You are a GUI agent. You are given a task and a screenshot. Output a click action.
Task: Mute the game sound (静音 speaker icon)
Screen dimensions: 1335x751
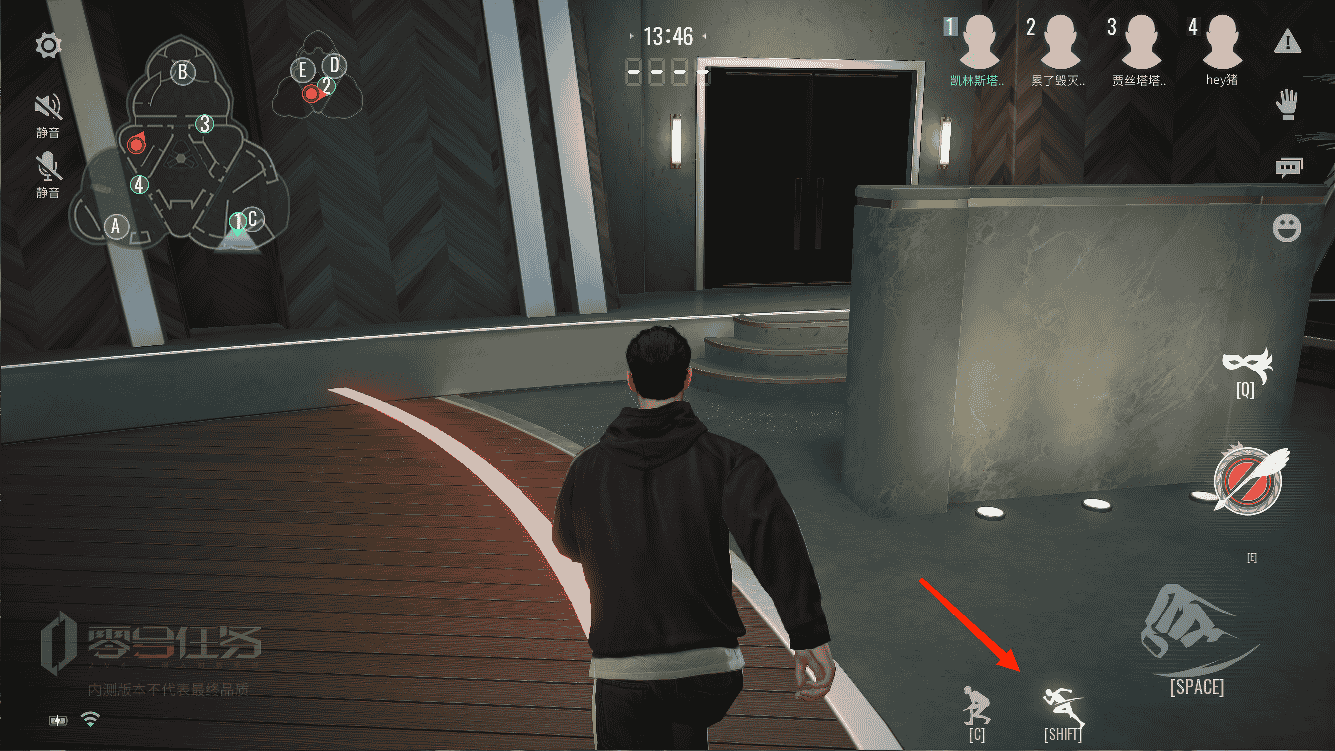point(45,103)
